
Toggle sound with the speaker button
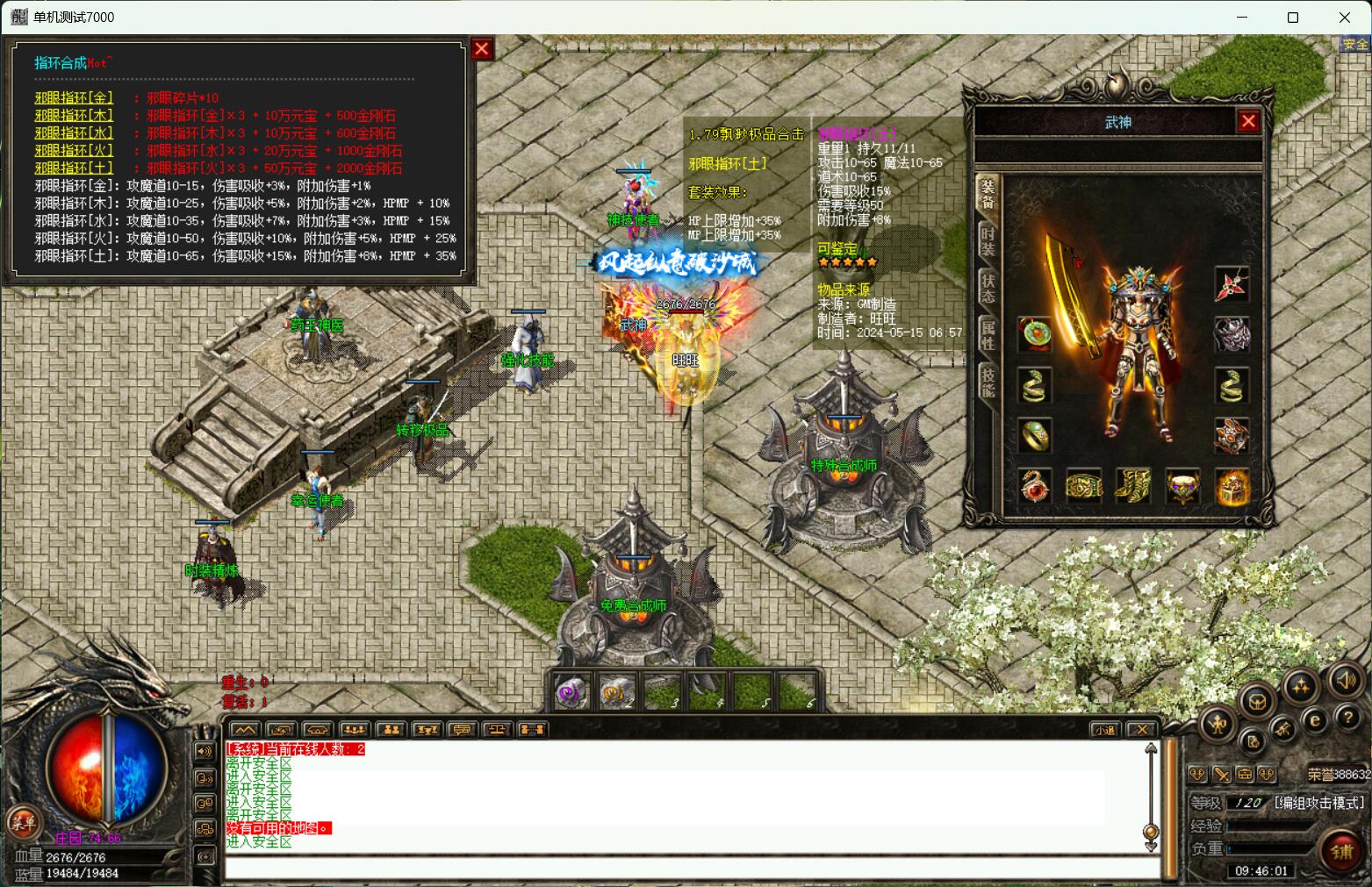1346,680
